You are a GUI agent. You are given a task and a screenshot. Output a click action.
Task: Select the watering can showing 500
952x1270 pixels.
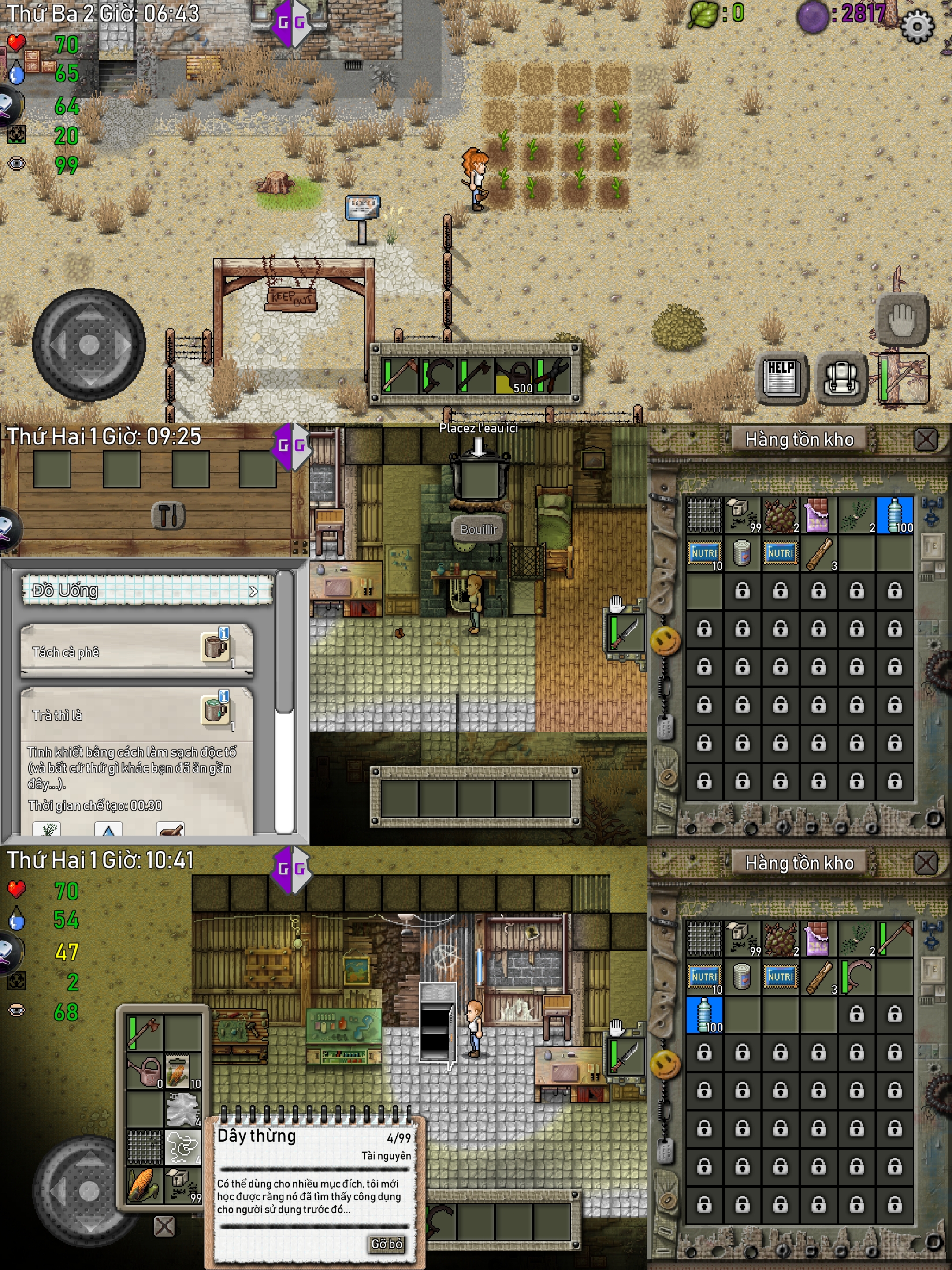pyautogui.click(x=514, y=376)
